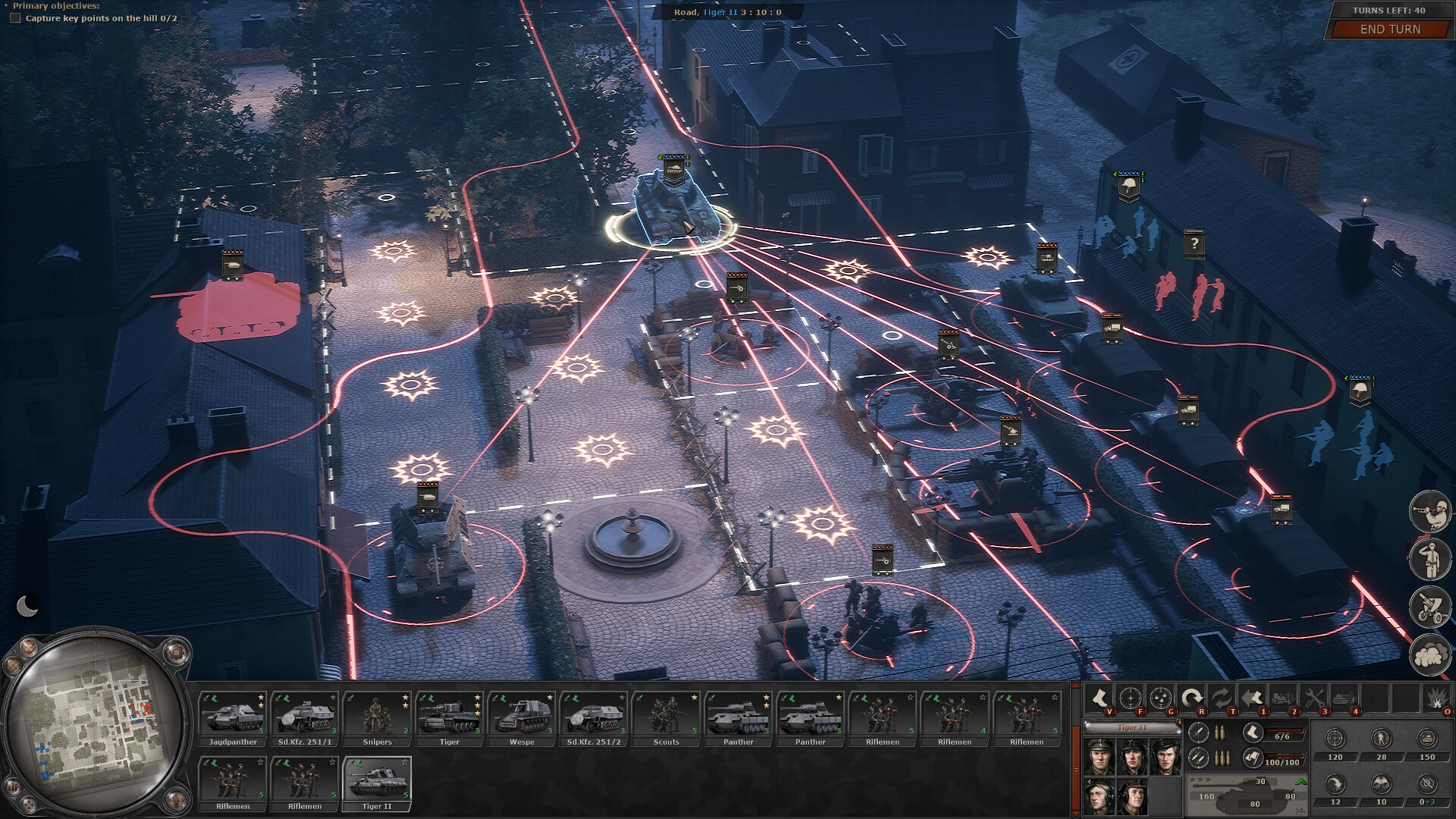Activate the bugler rally support ability

[1429, 510]
